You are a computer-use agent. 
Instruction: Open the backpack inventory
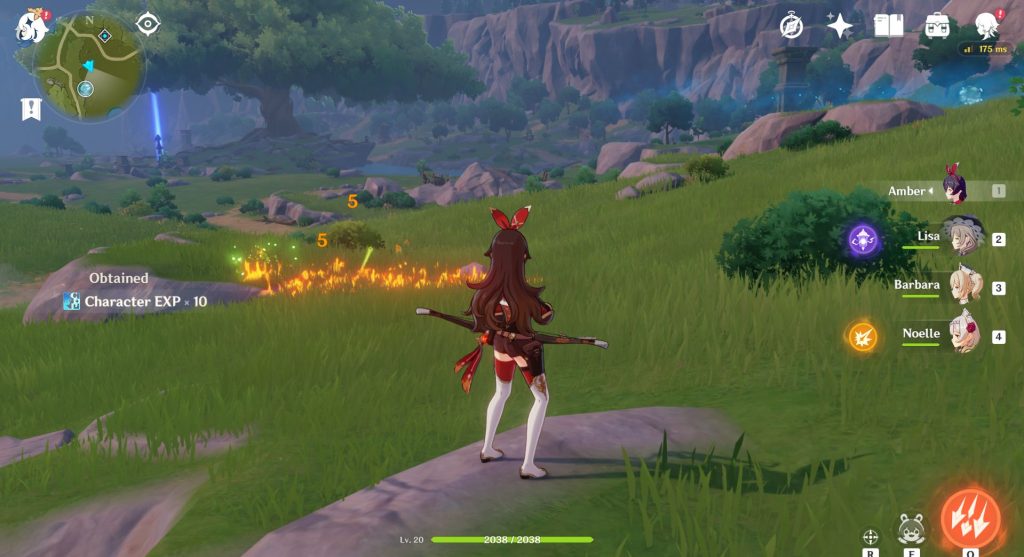point(937,26)
